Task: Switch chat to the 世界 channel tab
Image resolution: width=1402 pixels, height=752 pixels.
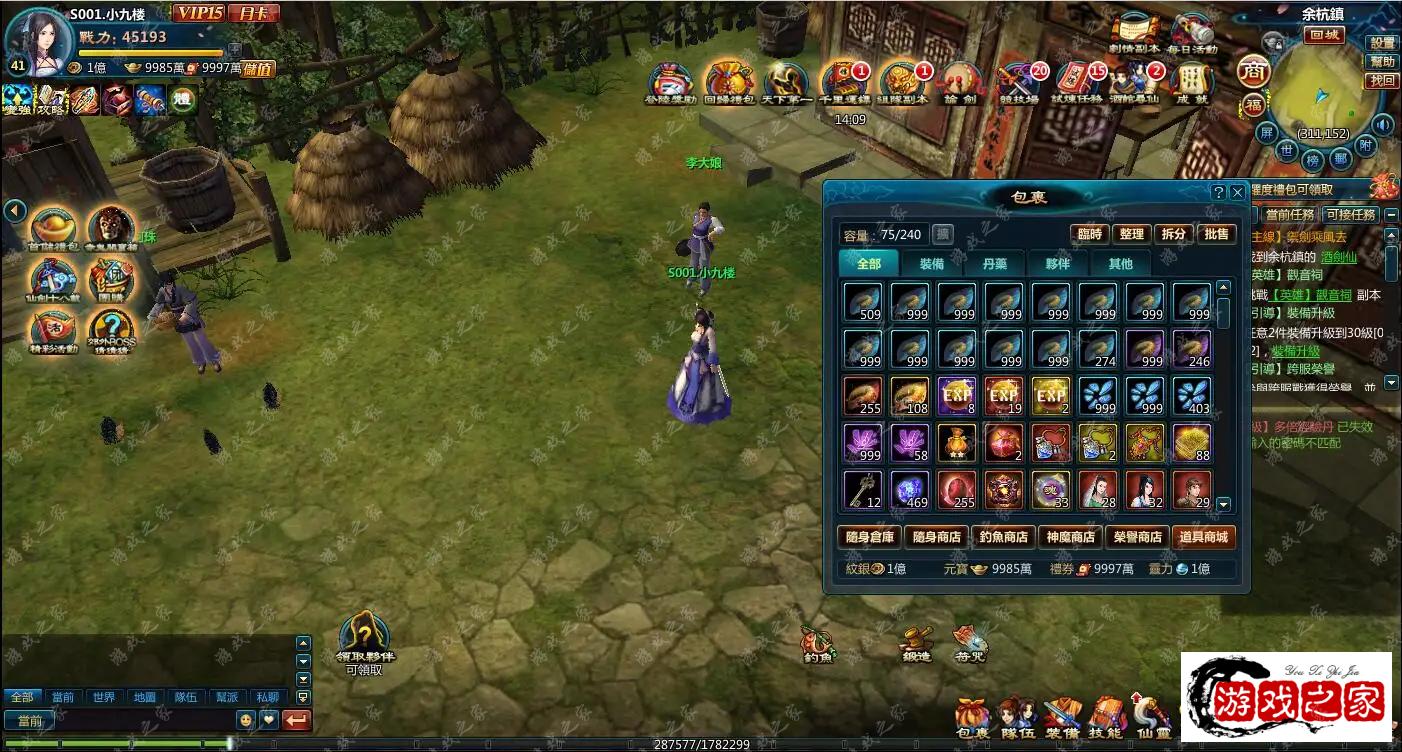Action: (103, 697)
